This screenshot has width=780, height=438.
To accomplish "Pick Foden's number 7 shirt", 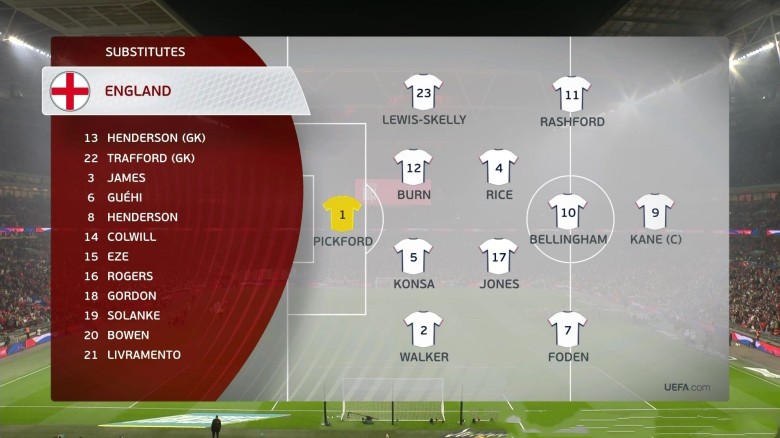I will [x=568, y=329].
